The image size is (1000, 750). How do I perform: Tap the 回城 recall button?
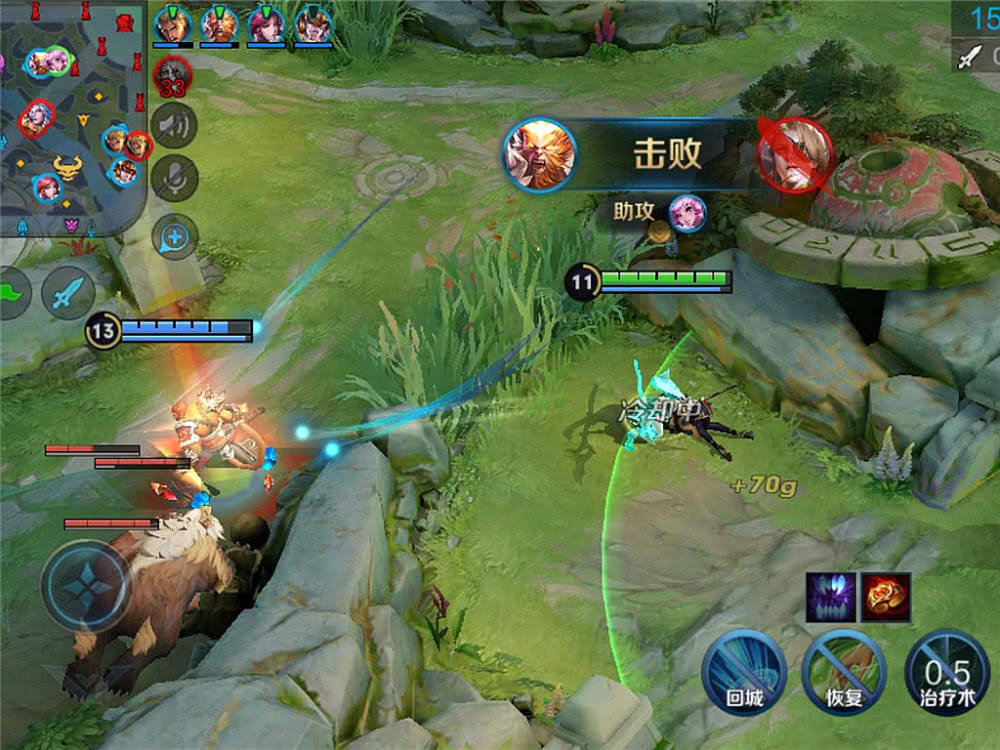(x=743, y=670)
